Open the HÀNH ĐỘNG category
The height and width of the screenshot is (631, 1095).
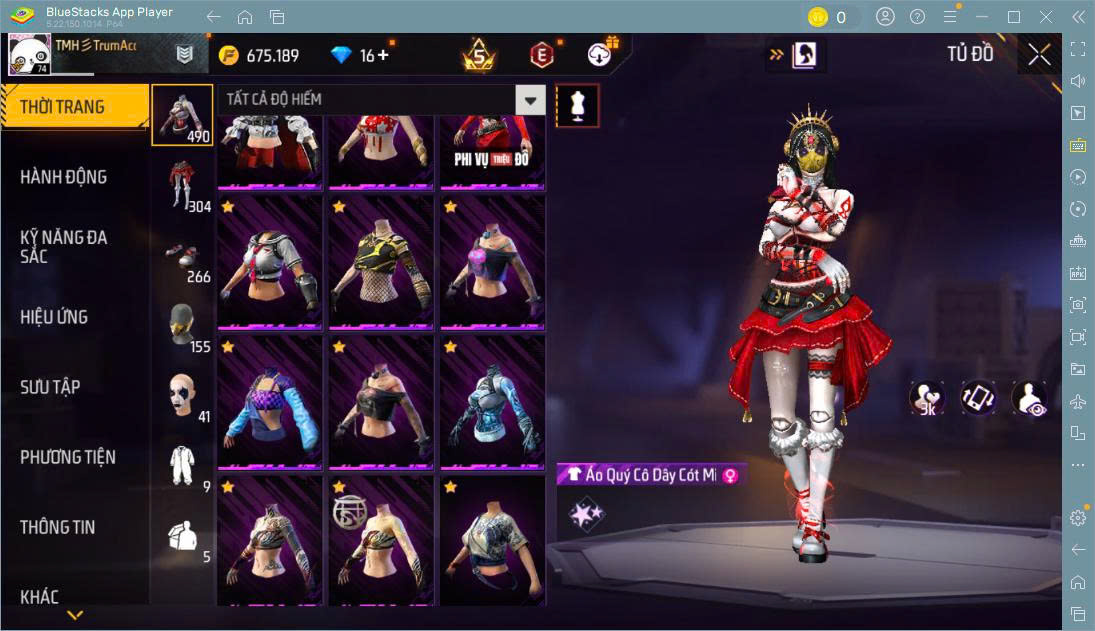pos(64,177)
